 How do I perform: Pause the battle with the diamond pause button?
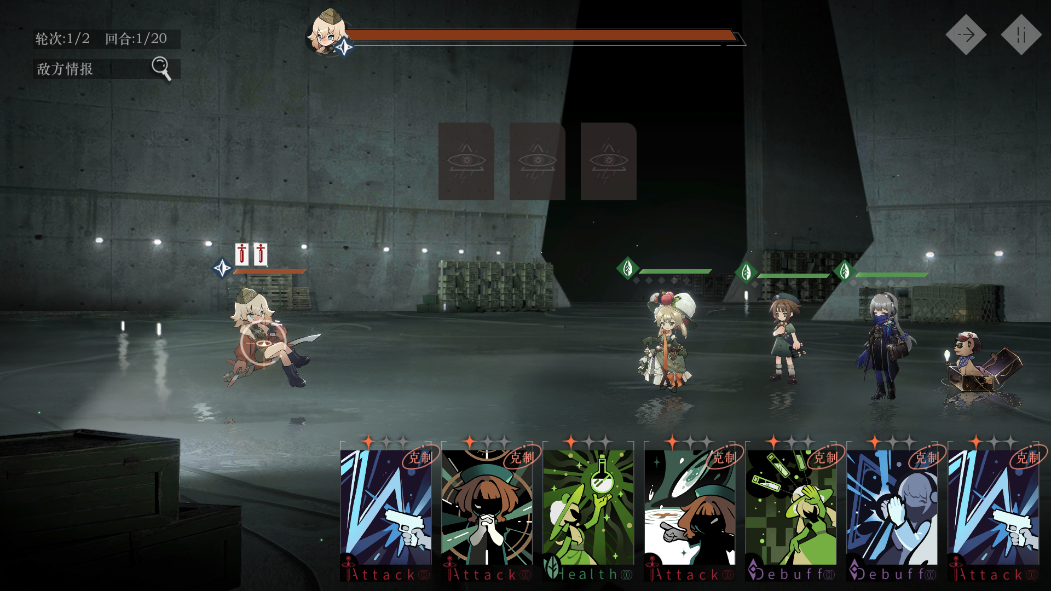[1021, 34]
